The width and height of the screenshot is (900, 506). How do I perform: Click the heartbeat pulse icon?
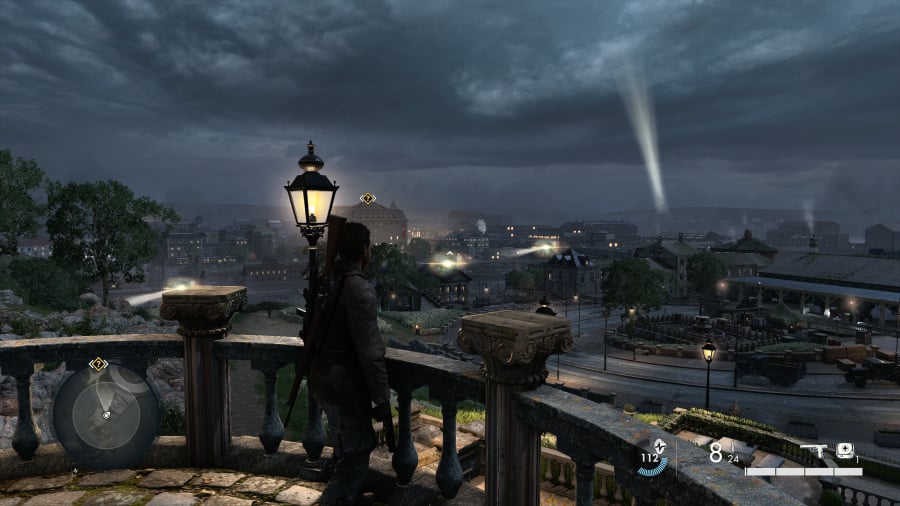point(660,448)
